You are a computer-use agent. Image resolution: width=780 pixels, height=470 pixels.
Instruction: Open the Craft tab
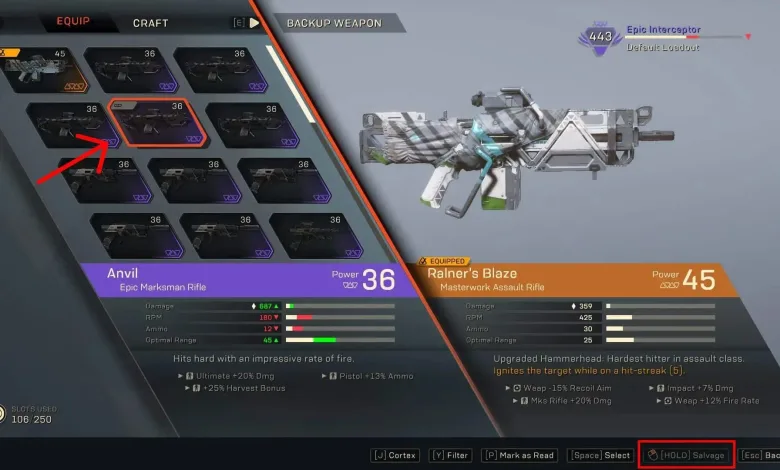point(150,22)
